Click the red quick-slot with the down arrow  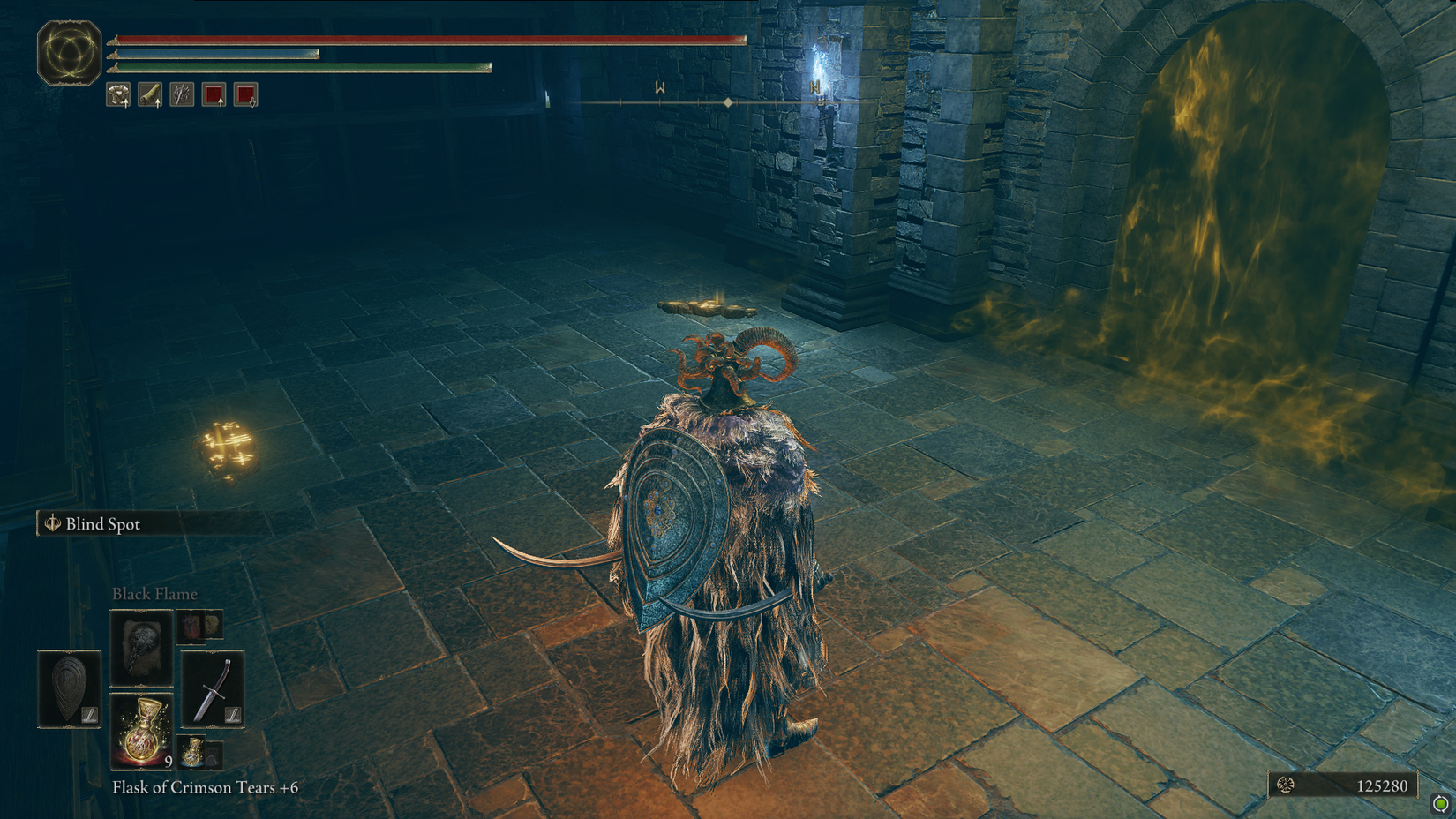point(246,94)
